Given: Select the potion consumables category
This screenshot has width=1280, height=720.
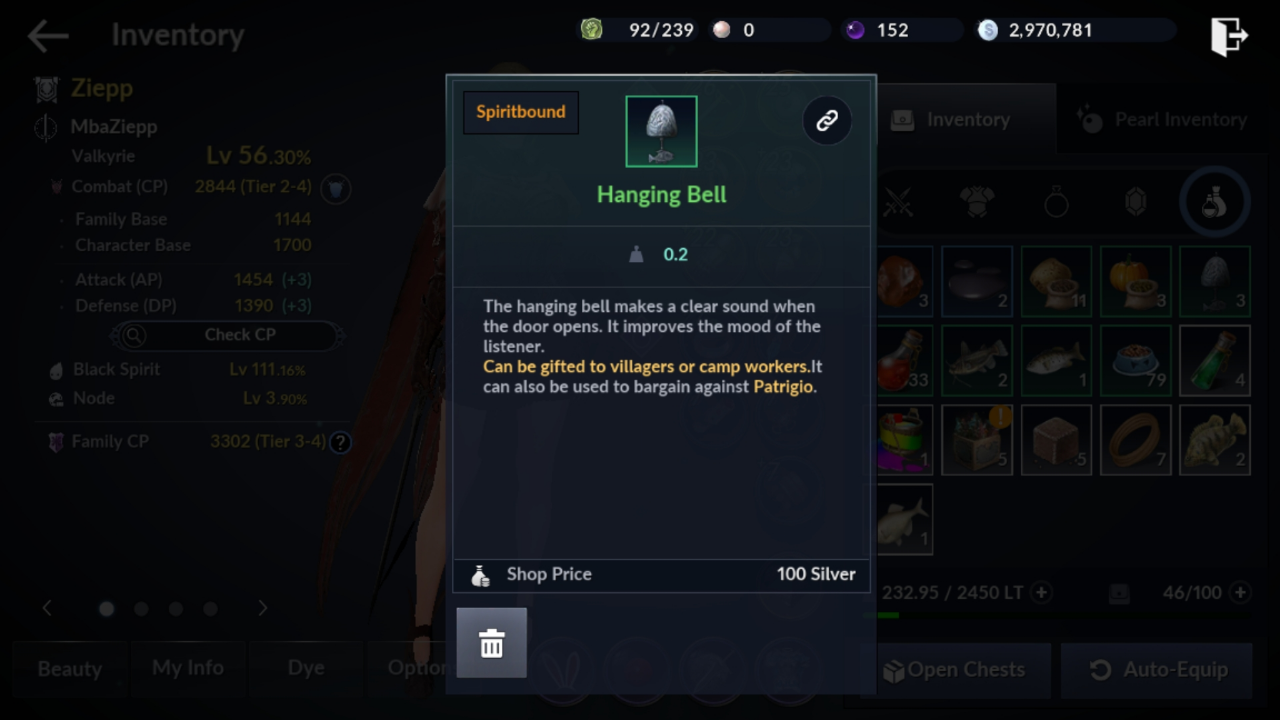Looking at the screenshot, I should pos(1214,202).
